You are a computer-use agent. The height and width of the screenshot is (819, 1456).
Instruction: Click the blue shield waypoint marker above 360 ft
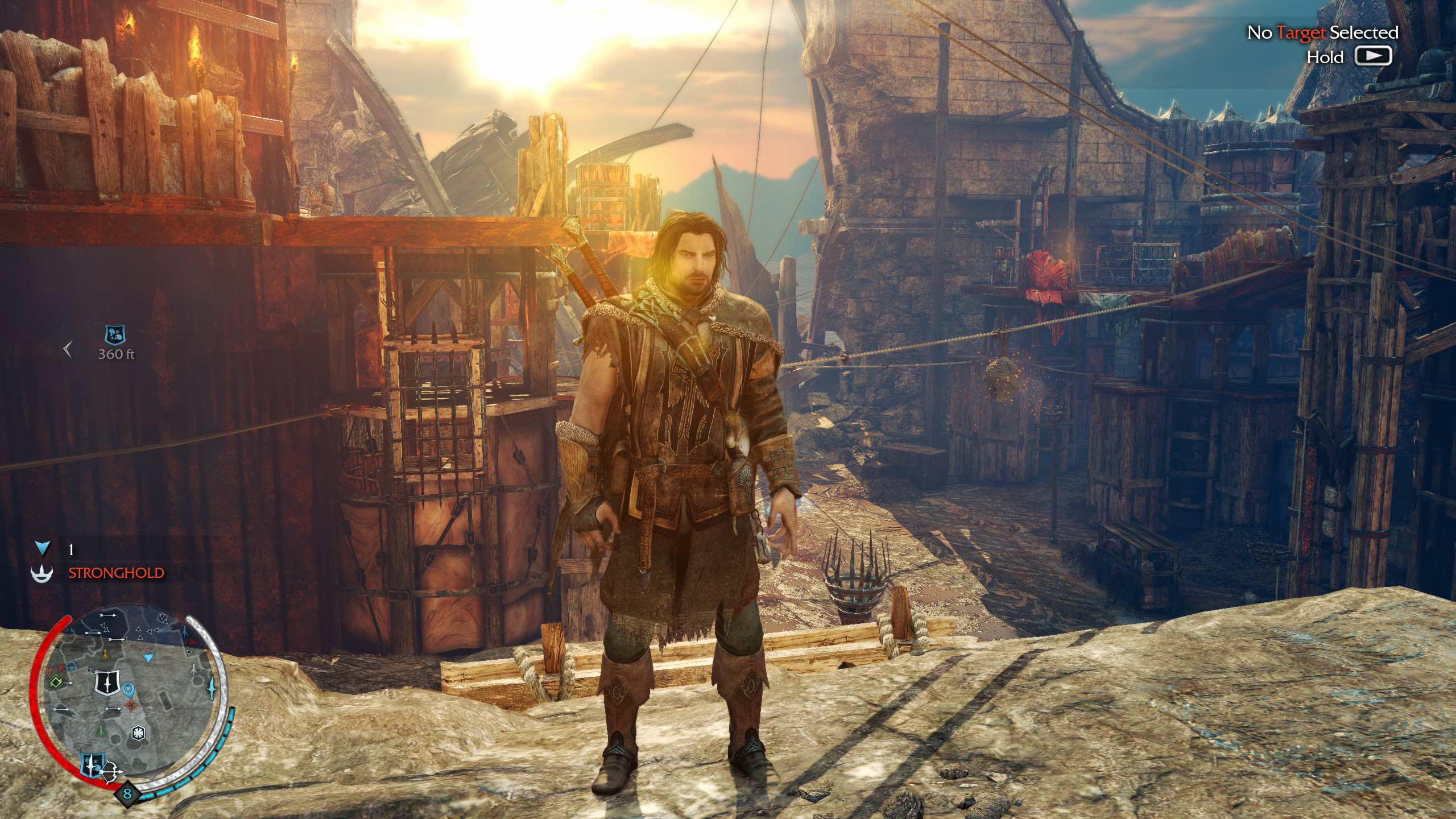(x=116, y=334)
